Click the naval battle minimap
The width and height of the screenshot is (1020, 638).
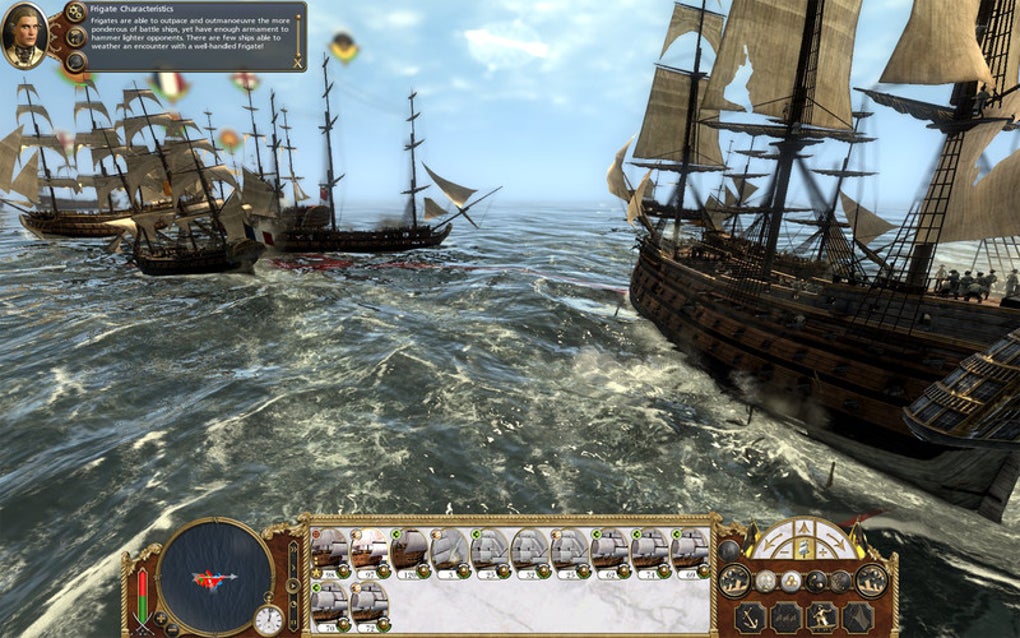pyautogui.click(x=215, y=575)
